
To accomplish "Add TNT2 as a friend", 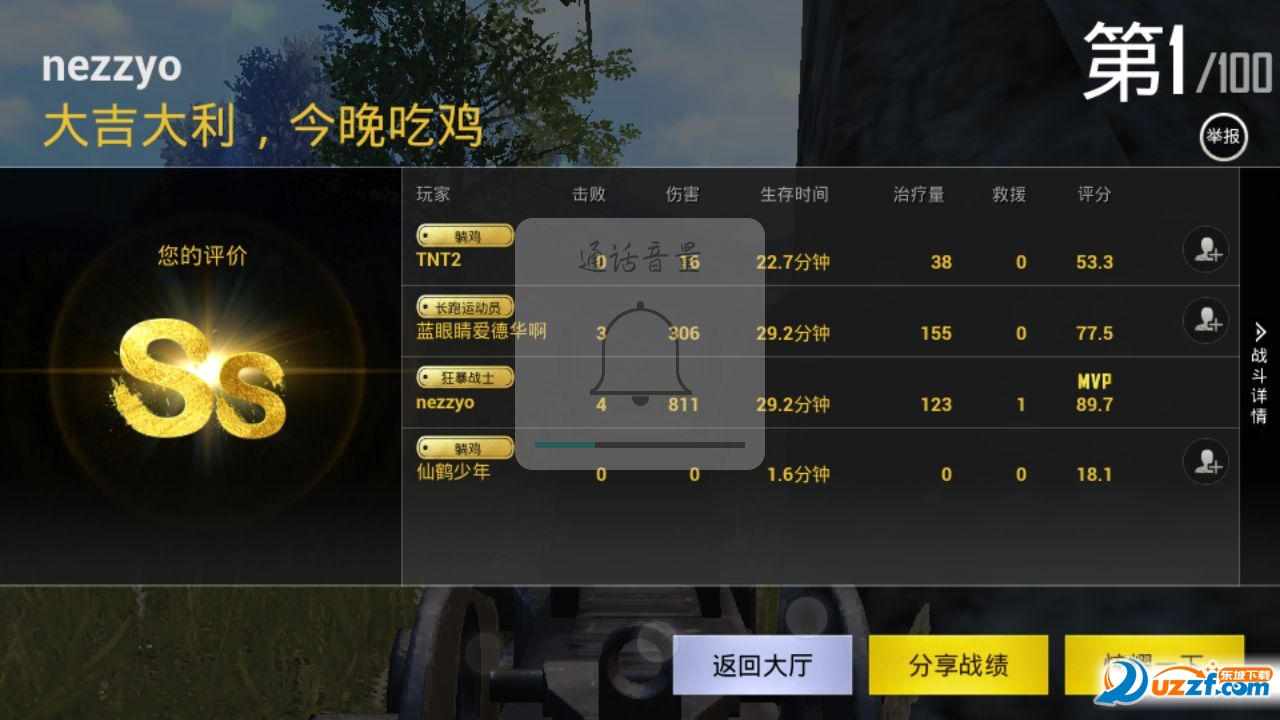I will (x=1205, y=250).
